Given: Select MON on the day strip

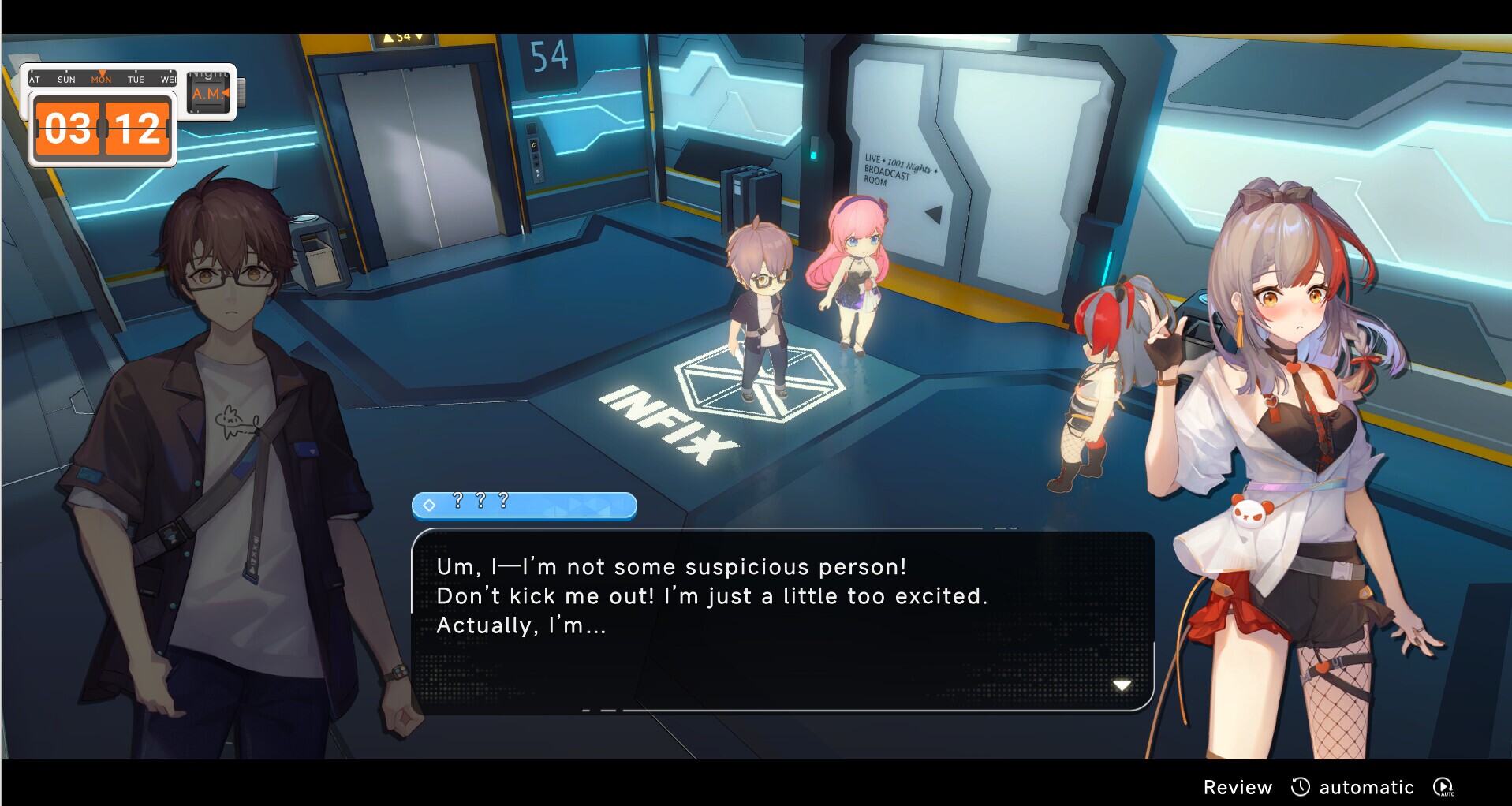Looking at the screenshot, I should click(x=103, y=80).
